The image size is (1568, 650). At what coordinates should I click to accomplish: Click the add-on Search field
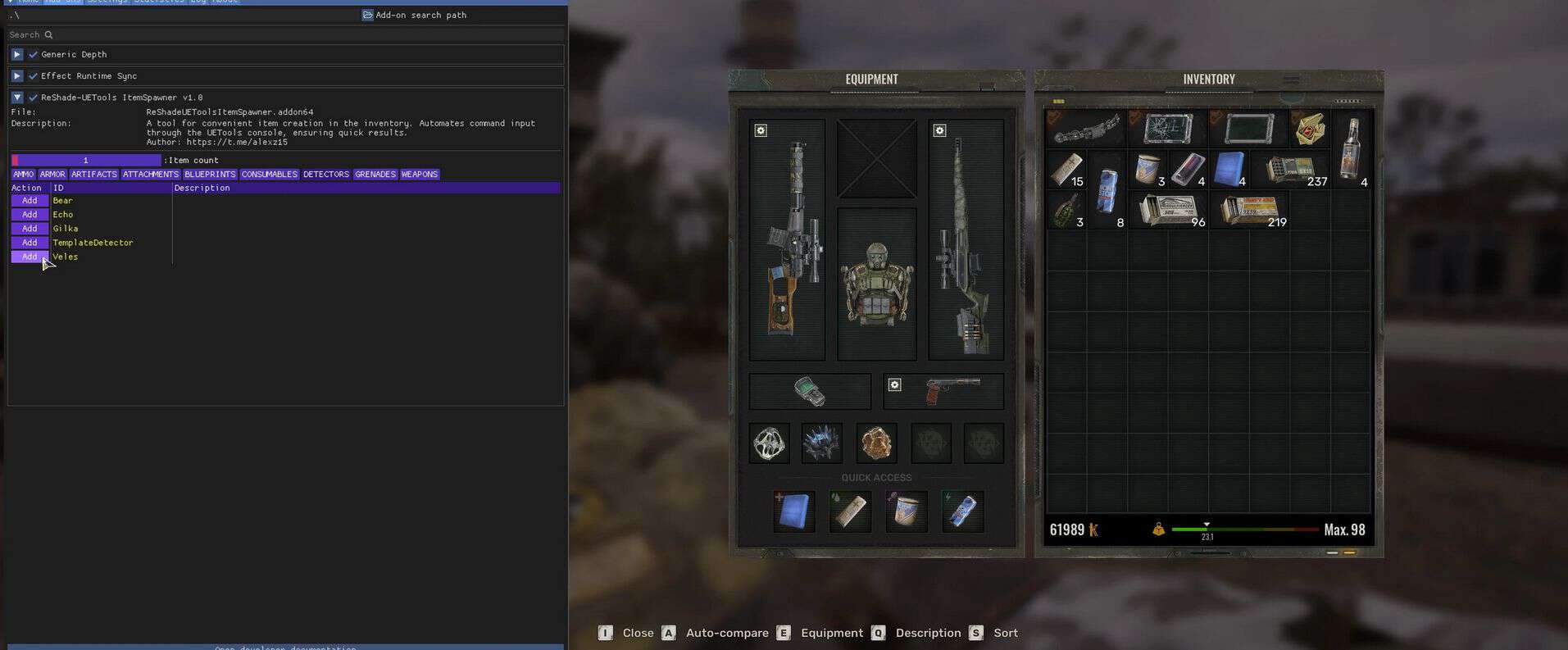click(285, 35)
